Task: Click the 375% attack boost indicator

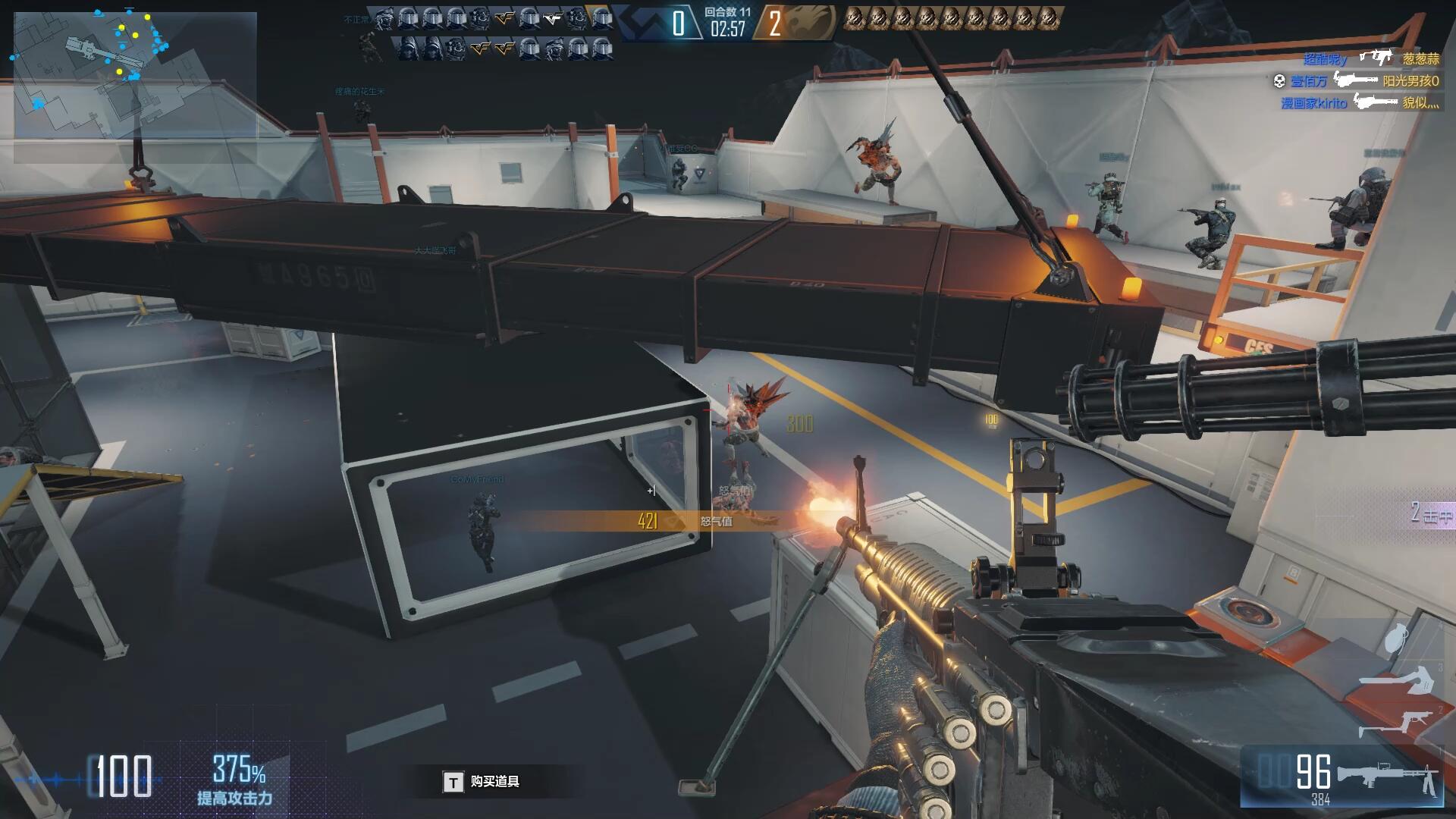Action: tap(237, 779)
